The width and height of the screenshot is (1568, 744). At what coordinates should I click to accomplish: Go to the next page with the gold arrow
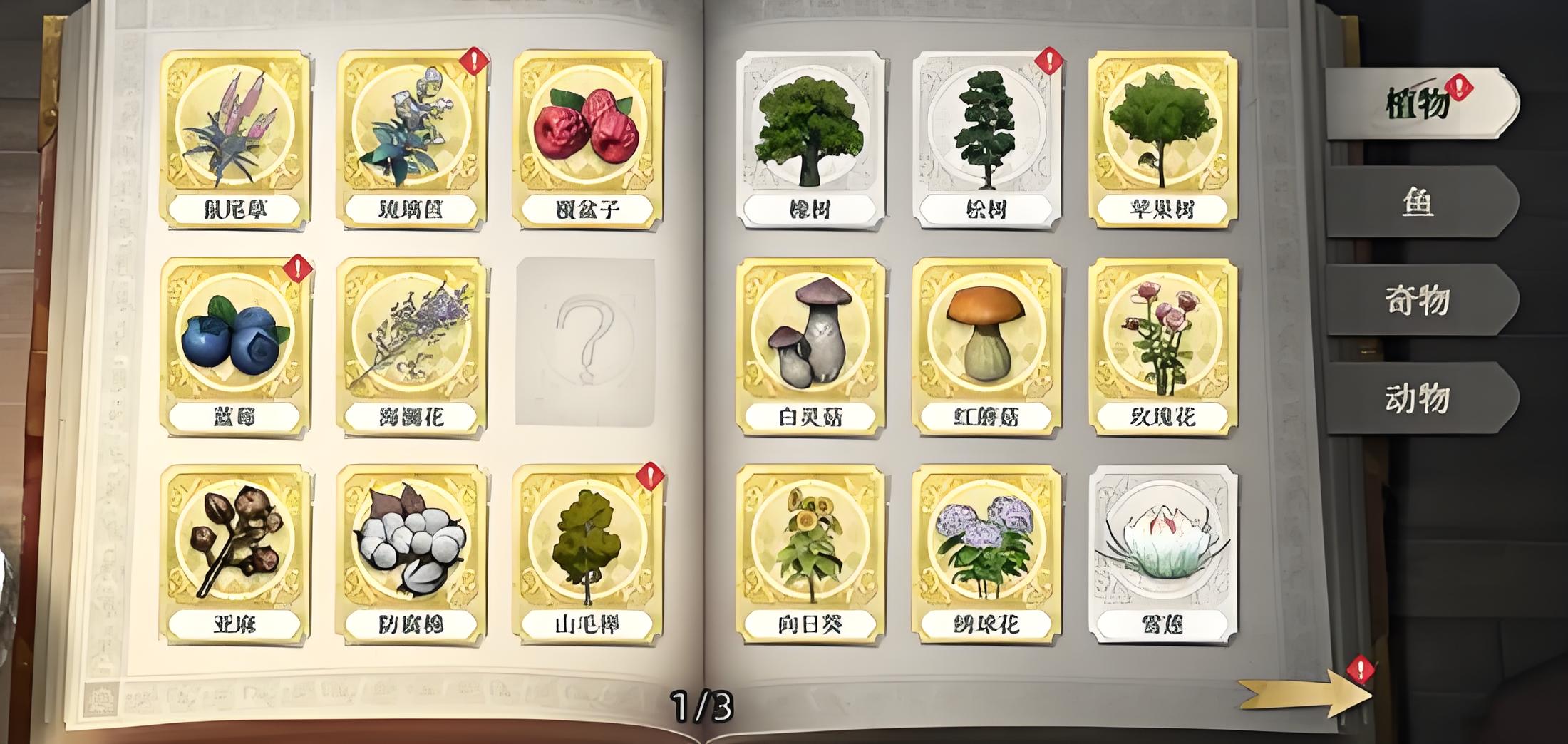(1306, 696)
